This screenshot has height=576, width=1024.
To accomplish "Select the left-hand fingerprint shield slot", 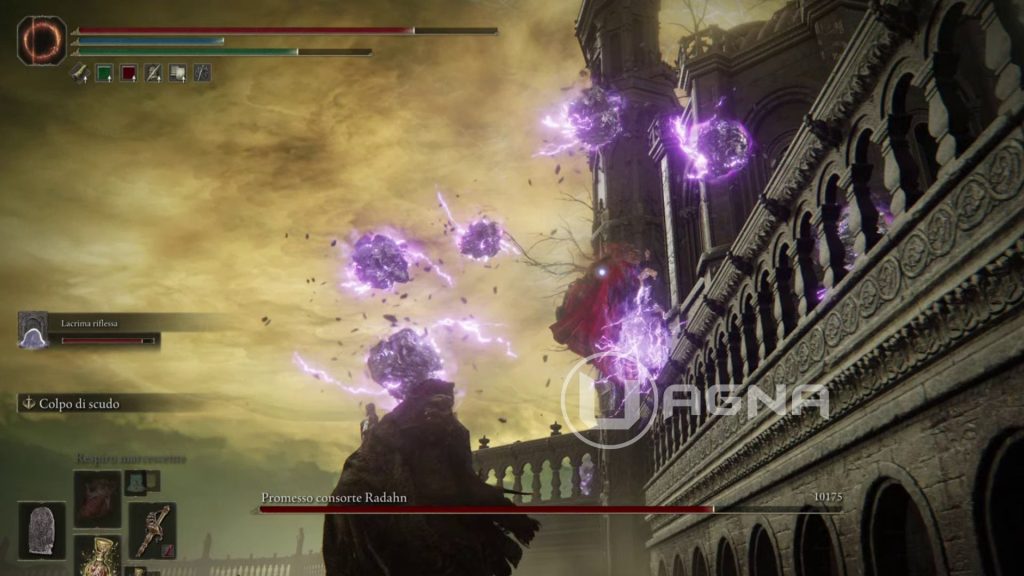I will [x=42, y=530].
